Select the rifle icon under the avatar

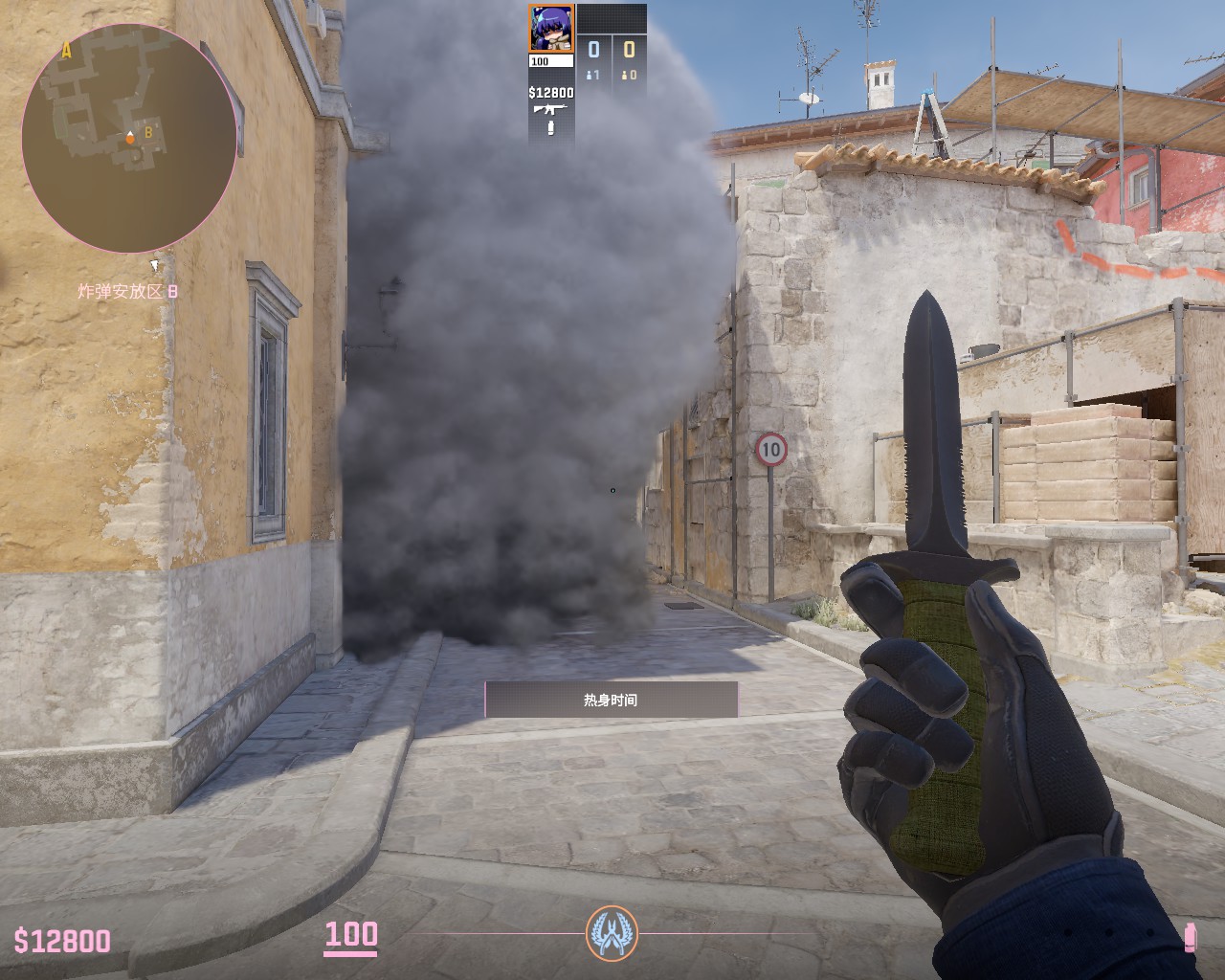pos(550,110)
